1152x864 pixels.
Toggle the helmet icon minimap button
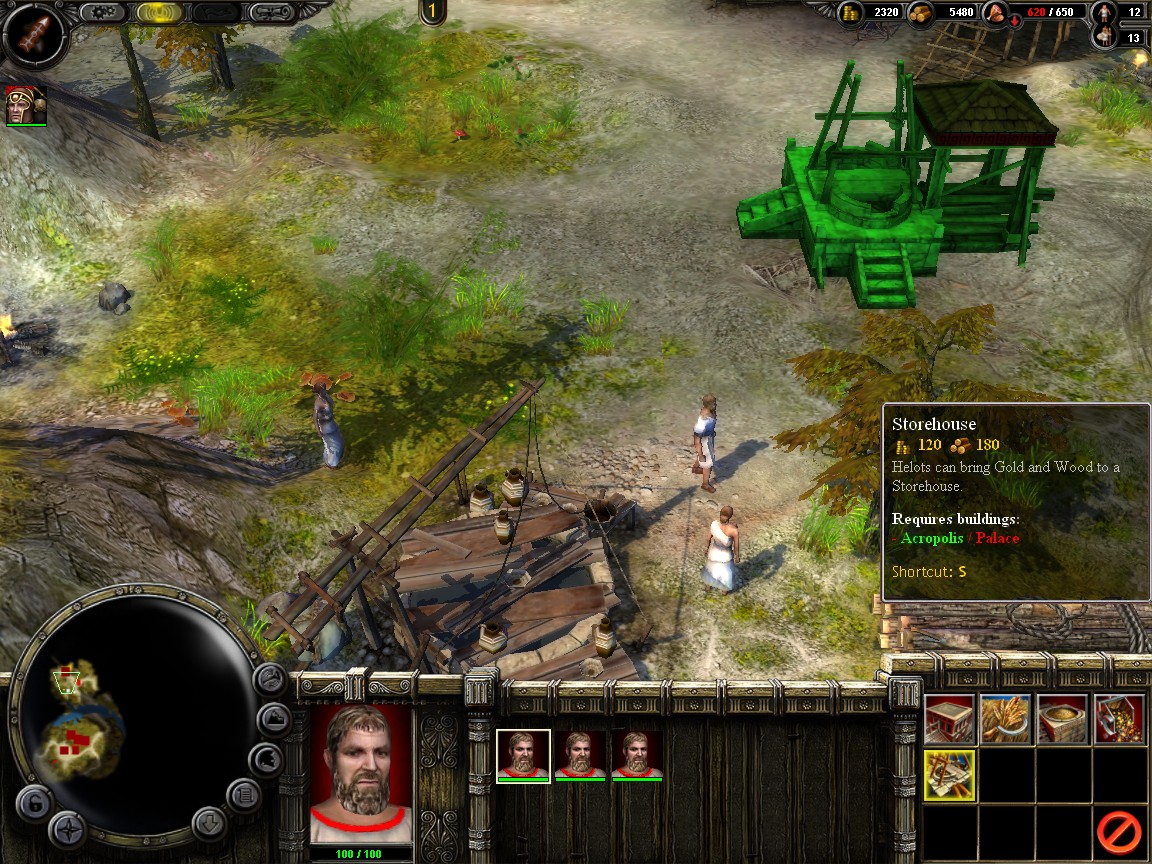[x=265, y=758]
